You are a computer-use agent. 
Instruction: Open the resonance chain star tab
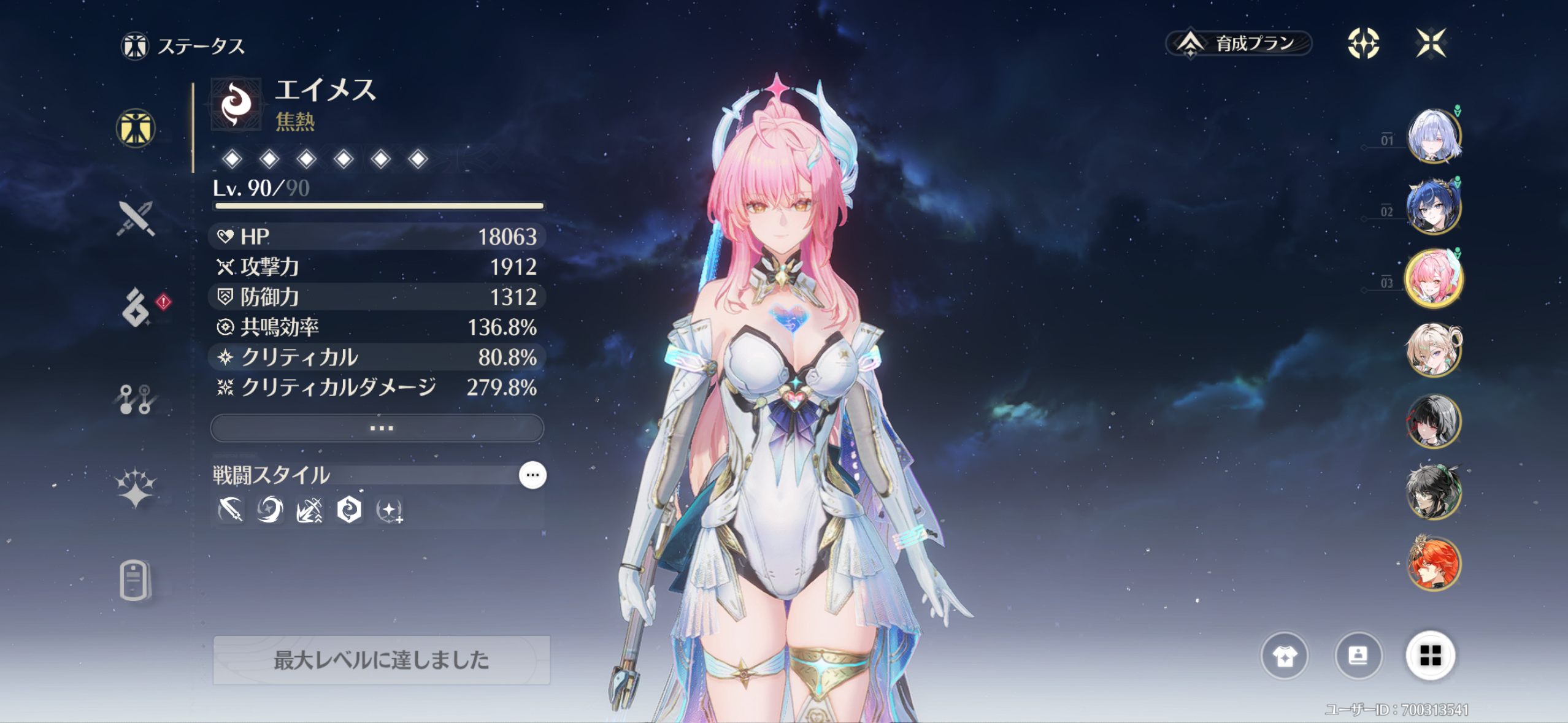point(136,488)
